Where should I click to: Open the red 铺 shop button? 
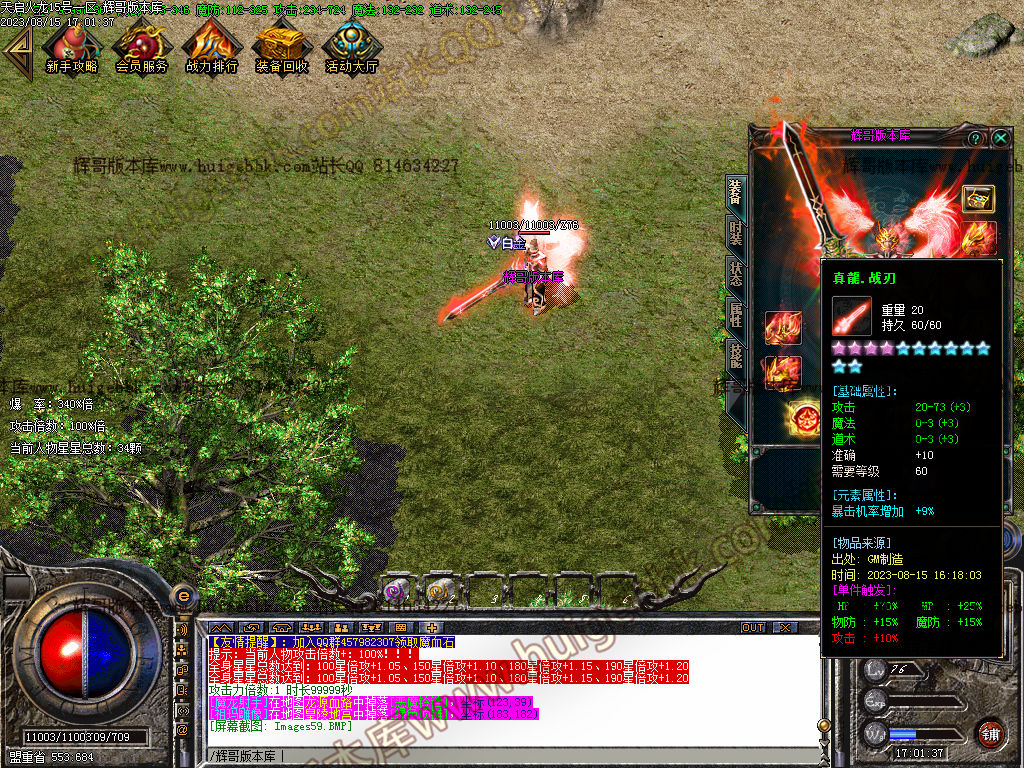click(990, 732)
